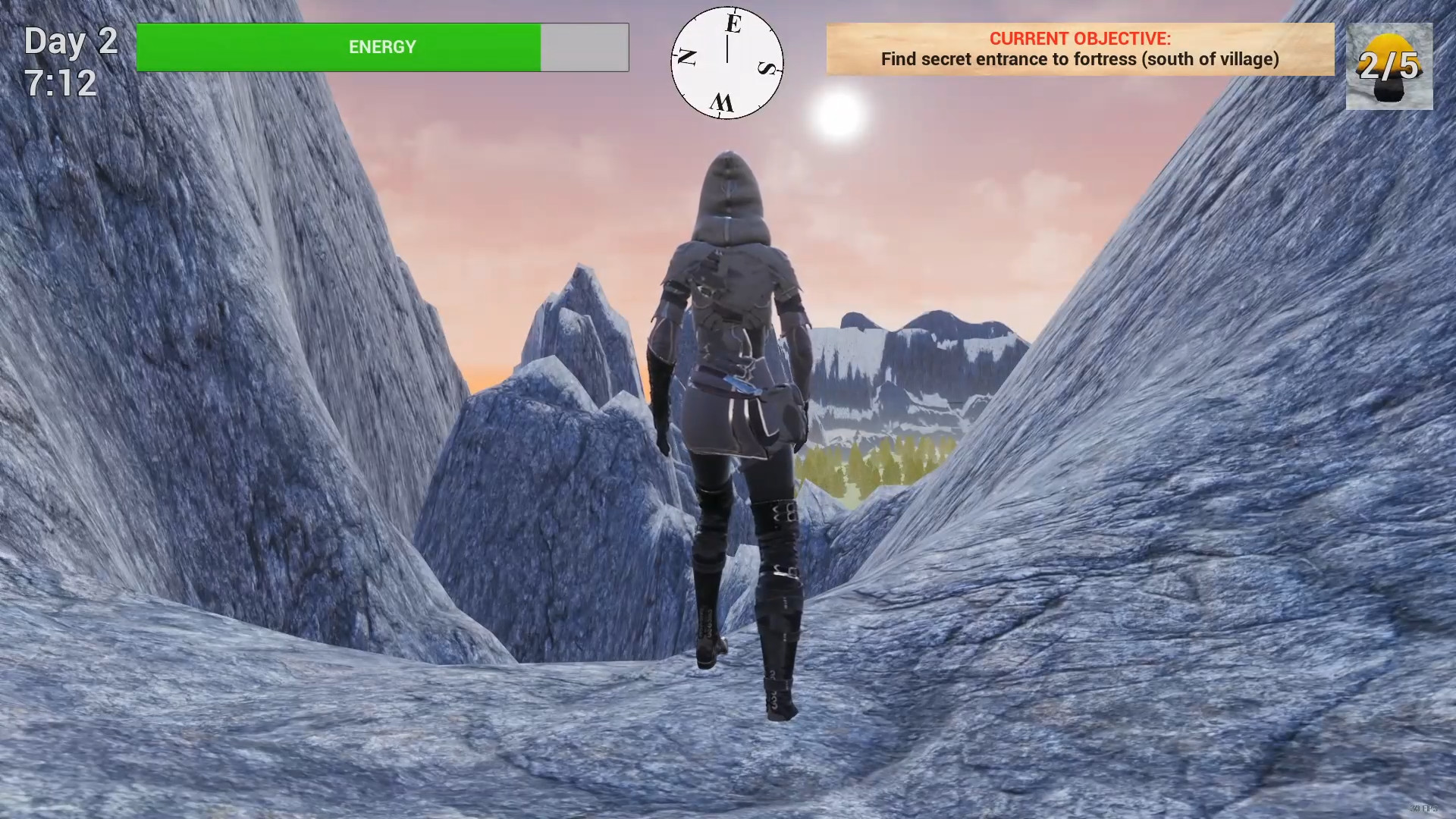Click the fortress entrance objective text

point(1080,59)
